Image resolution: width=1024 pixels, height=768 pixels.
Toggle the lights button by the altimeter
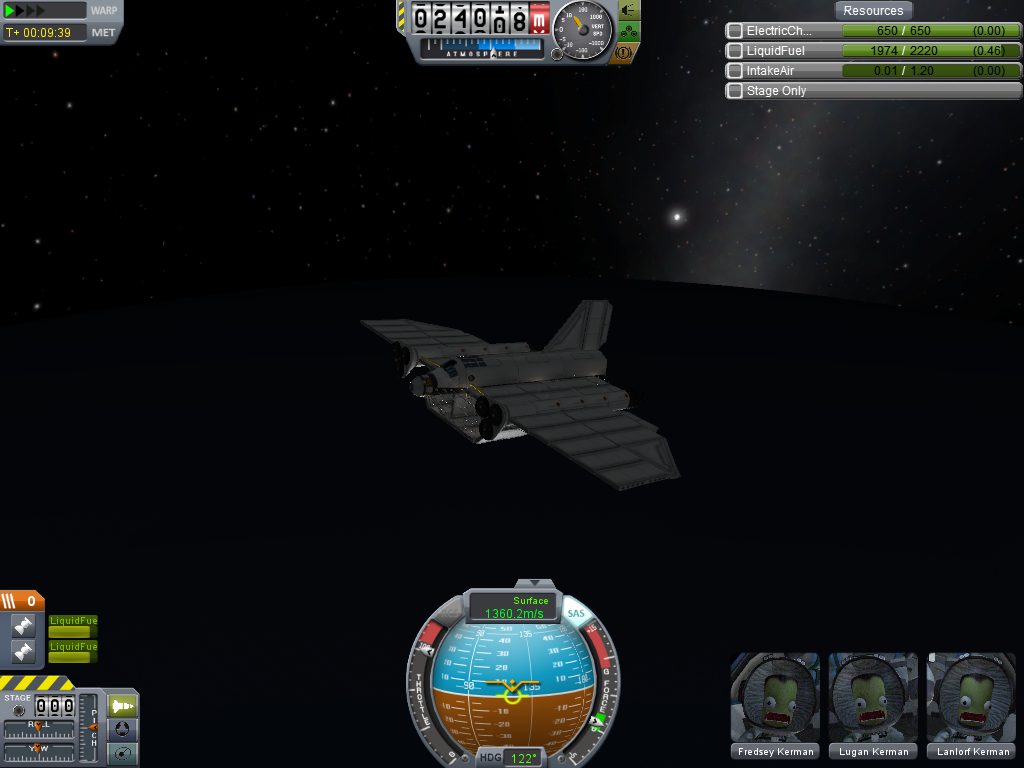(x=629, y=10)
